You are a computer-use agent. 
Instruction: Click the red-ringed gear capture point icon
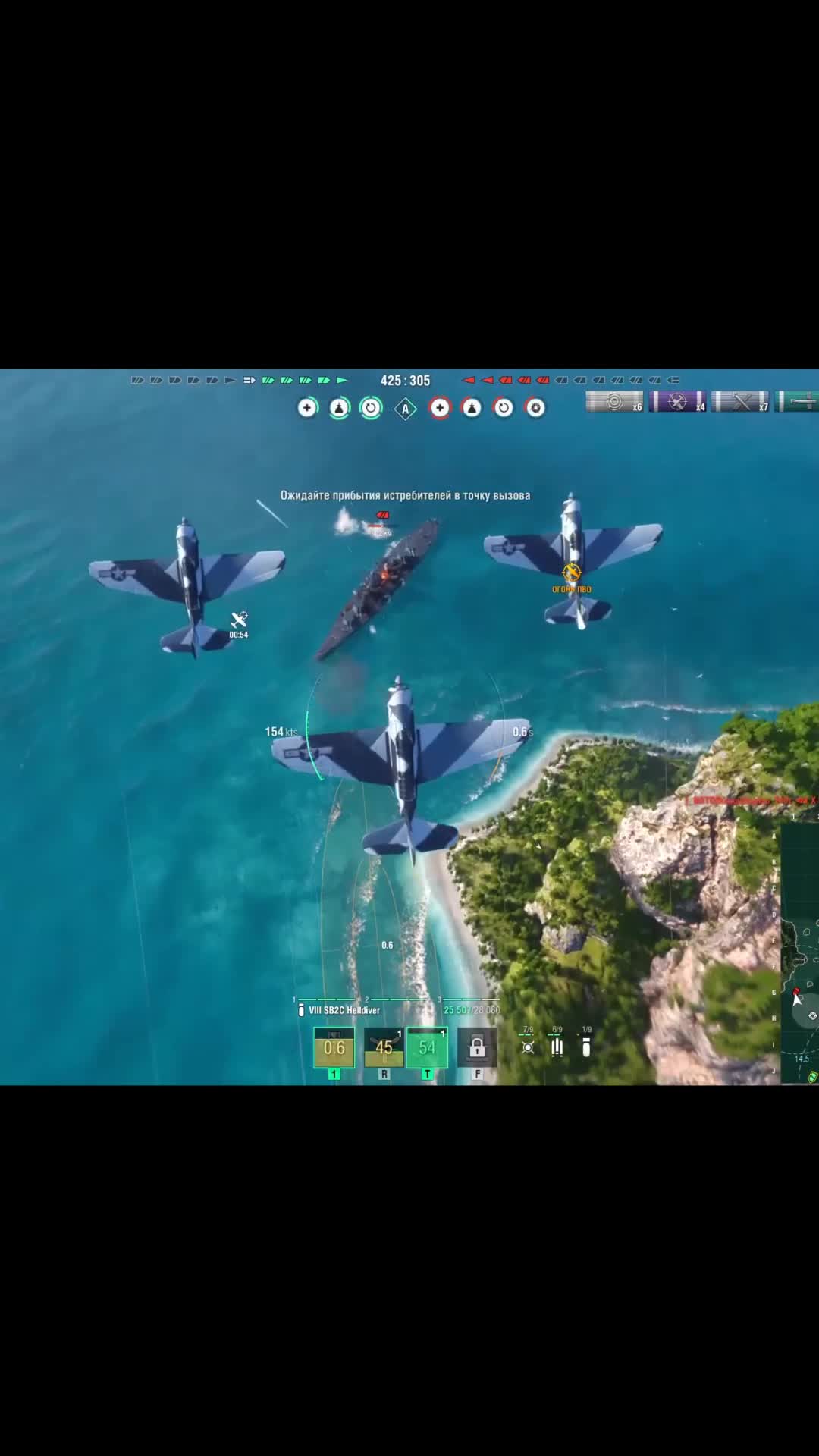[x=535, y=408]
